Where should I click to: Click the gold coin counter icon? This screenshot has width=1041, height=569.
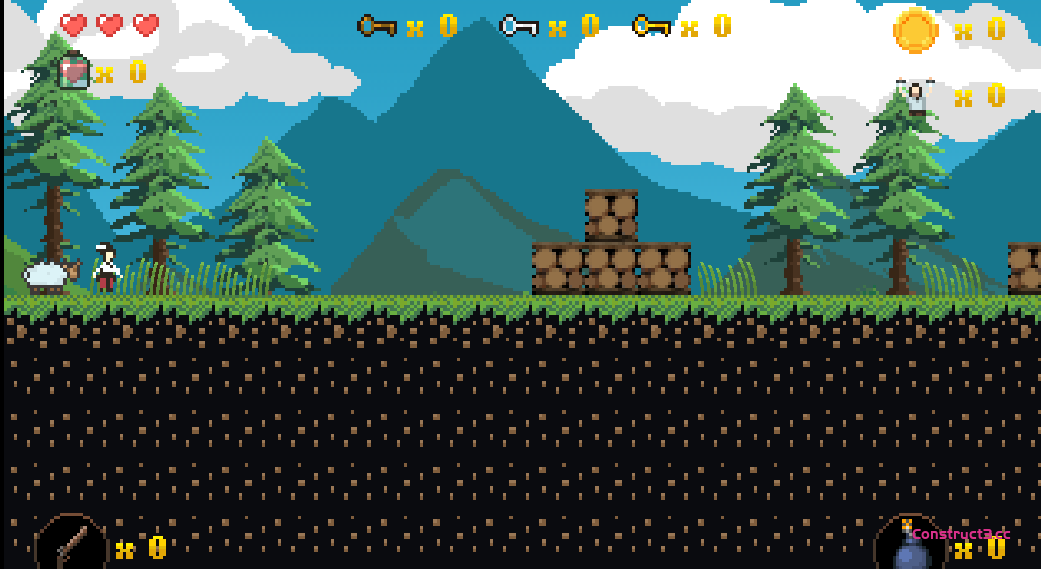point(915,30)
